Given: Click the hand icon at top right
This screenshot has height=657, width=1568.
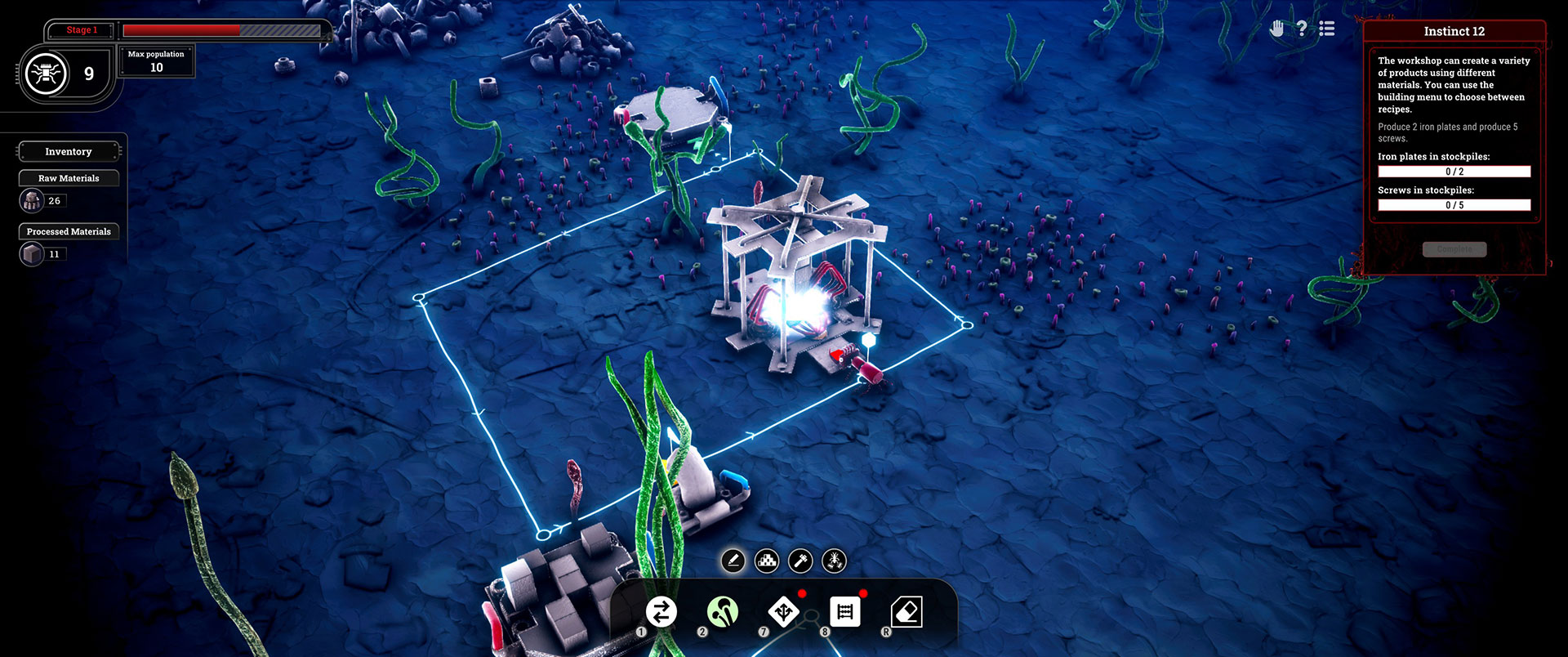Looking at the screenshot, I should pos(1277,29).
